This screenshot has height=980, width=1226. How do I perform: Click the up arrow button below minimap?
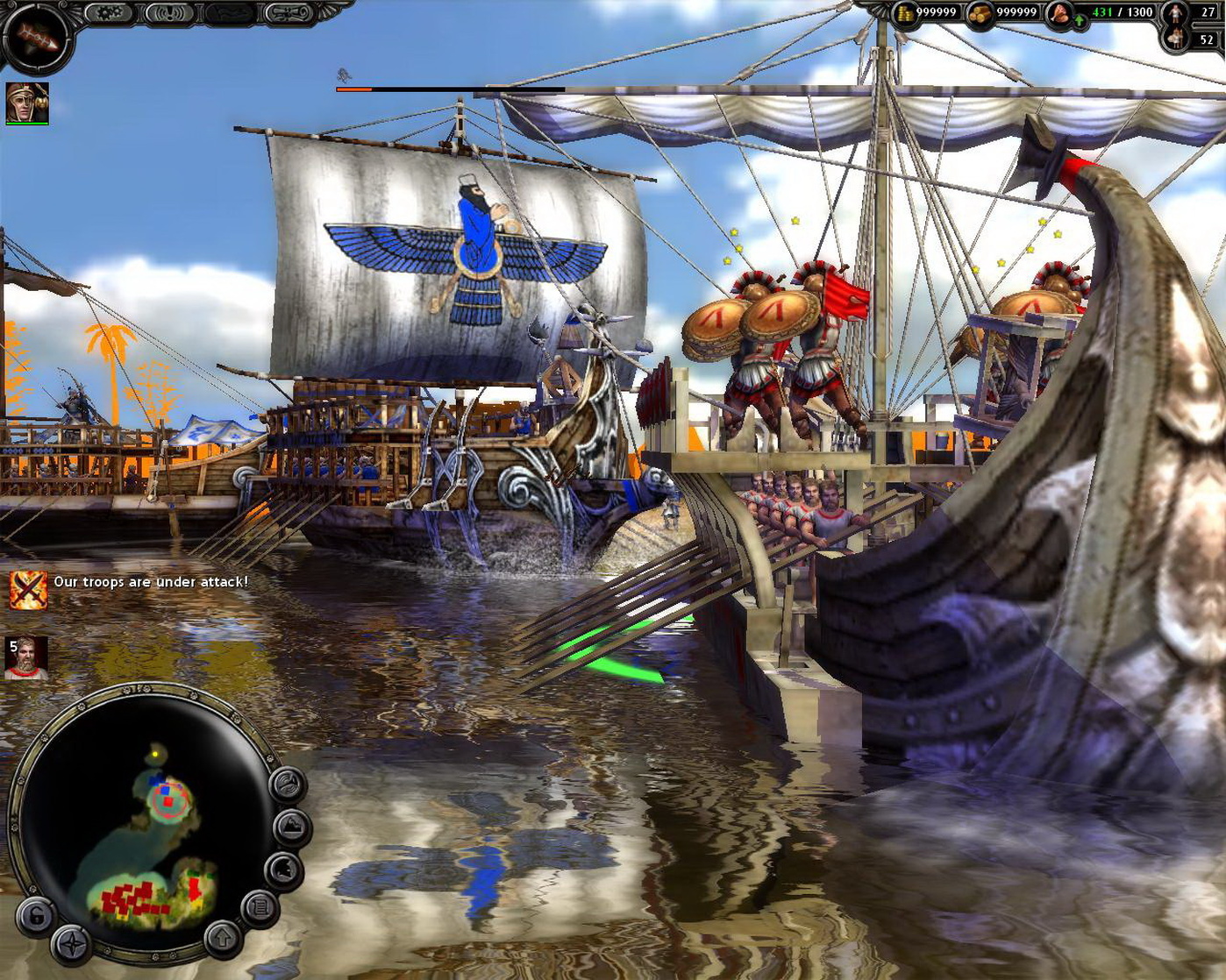[x=221, y=937]
